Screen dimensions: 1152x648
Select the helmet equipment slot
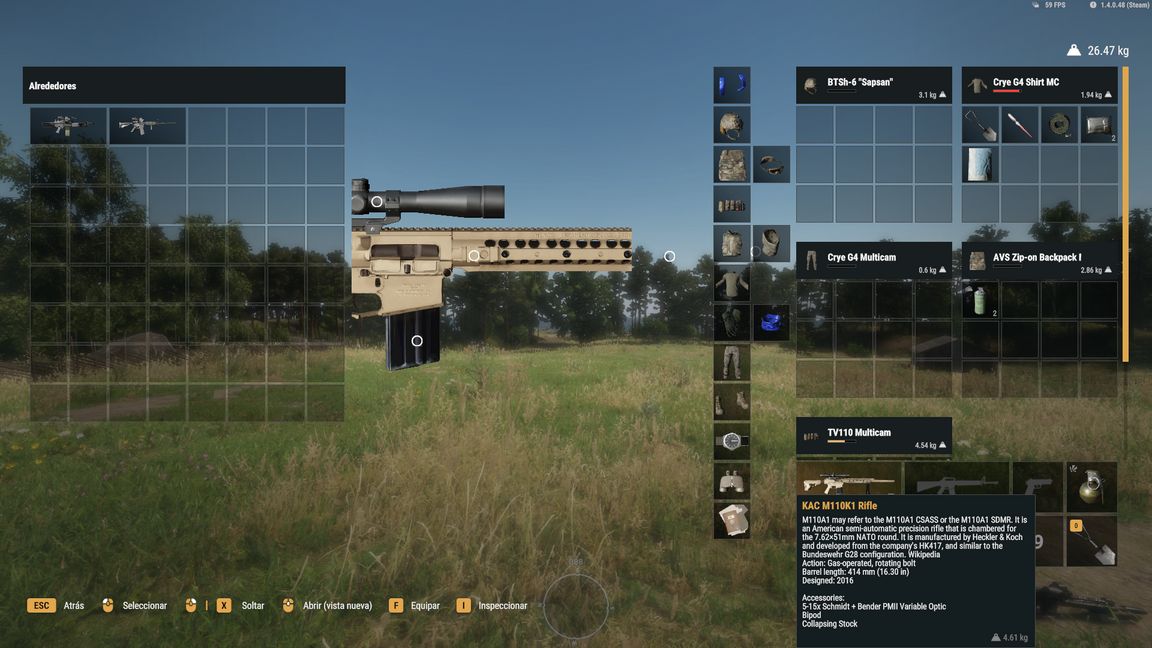click(732, 125)
